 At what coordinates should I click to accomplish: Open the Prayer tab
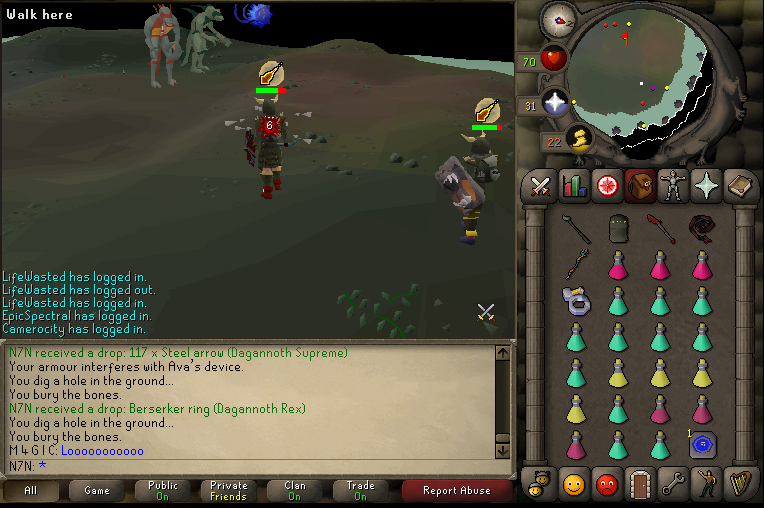(707, 186)
